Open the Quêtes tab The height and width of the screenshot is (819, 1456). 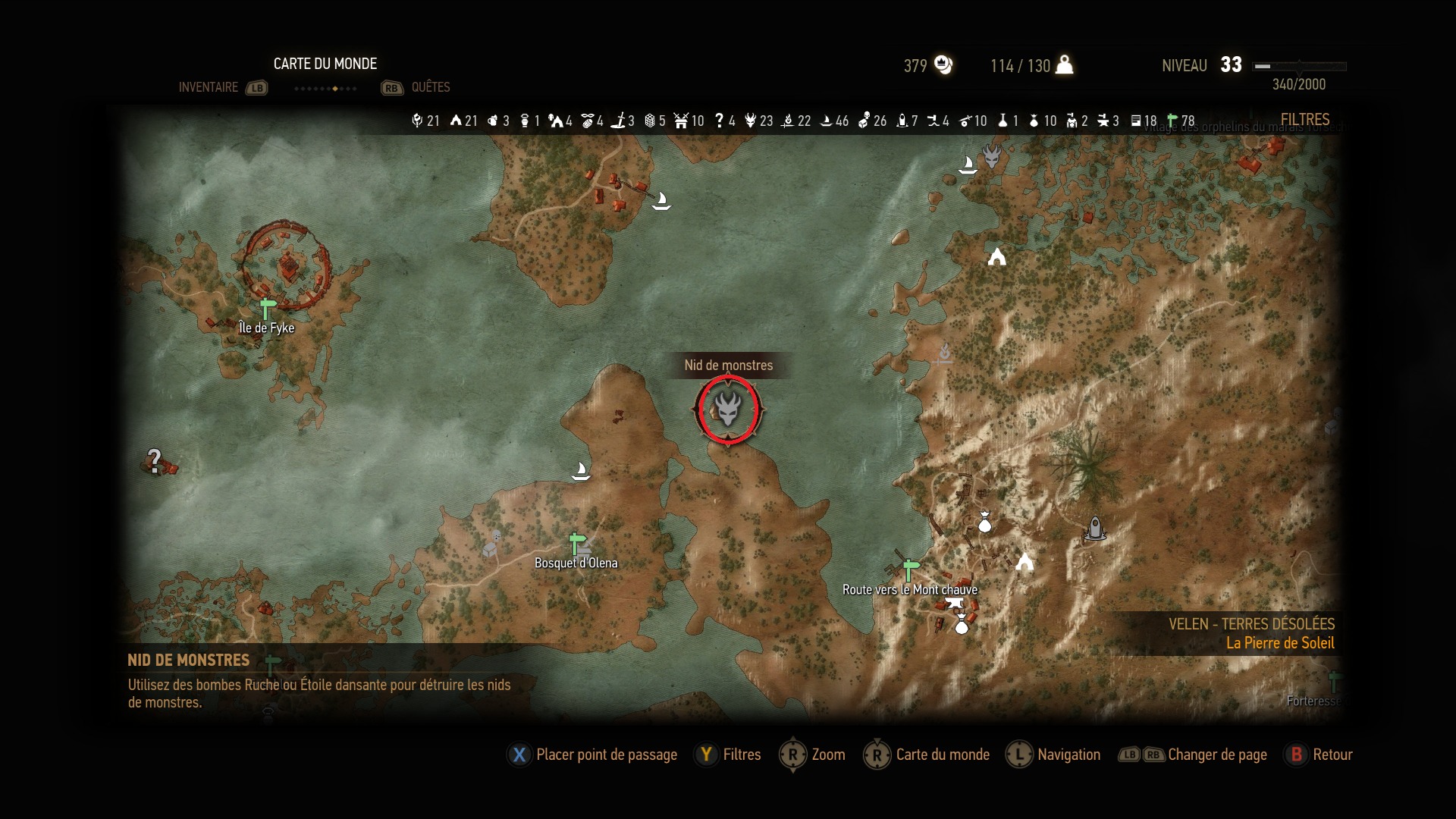[430, 87]
